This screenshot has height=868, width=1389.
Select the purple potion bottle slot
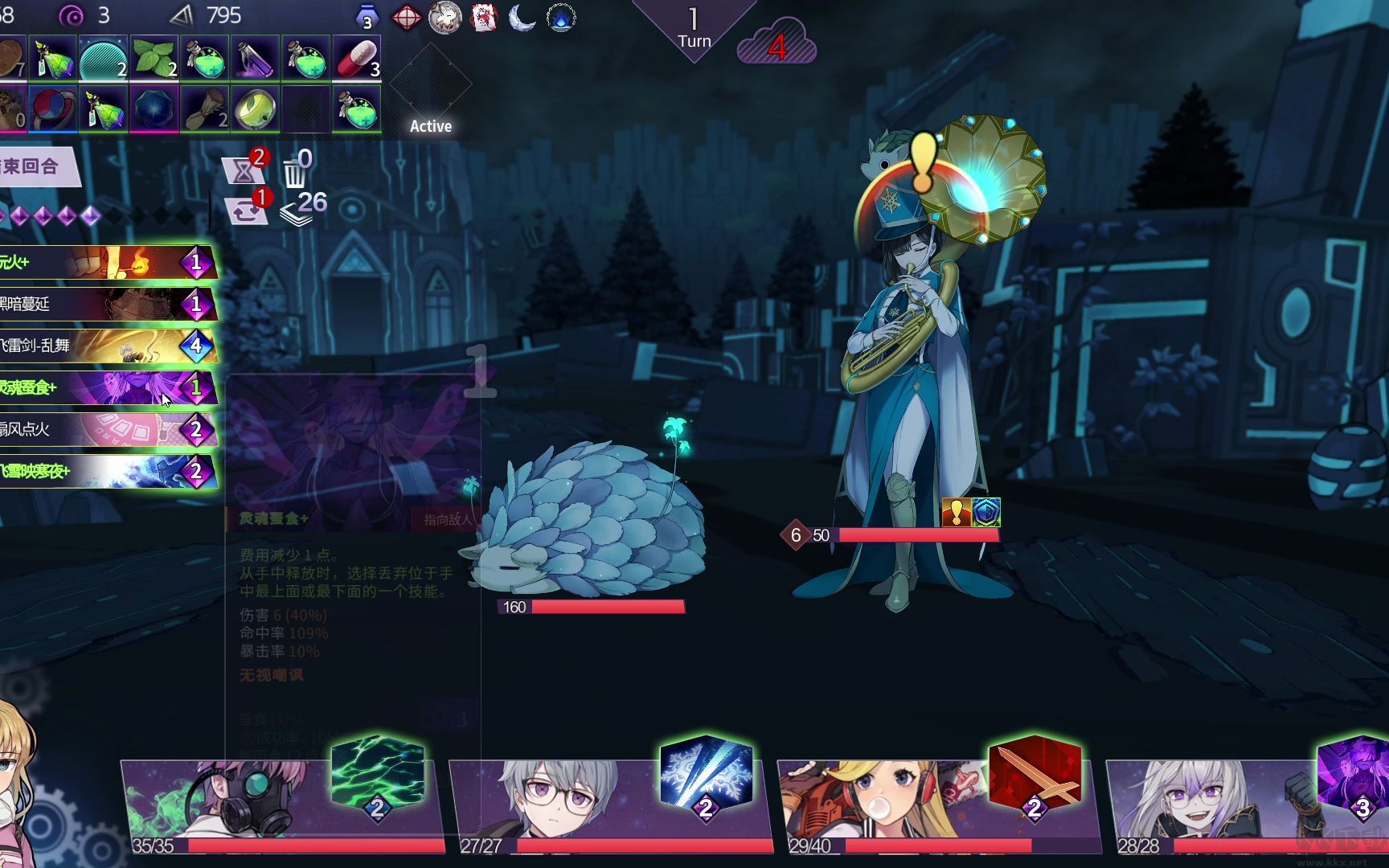[255, 58]
